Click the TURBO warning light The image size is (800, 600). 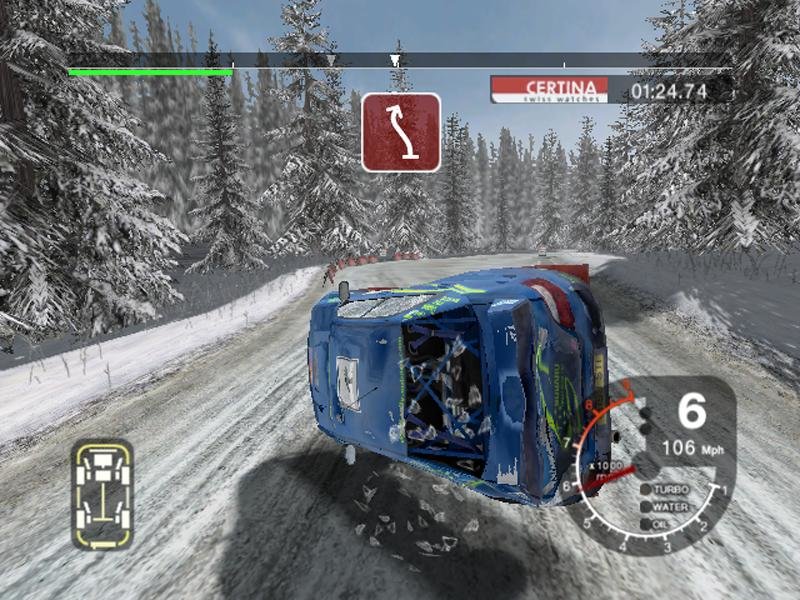tap(645, 490)
